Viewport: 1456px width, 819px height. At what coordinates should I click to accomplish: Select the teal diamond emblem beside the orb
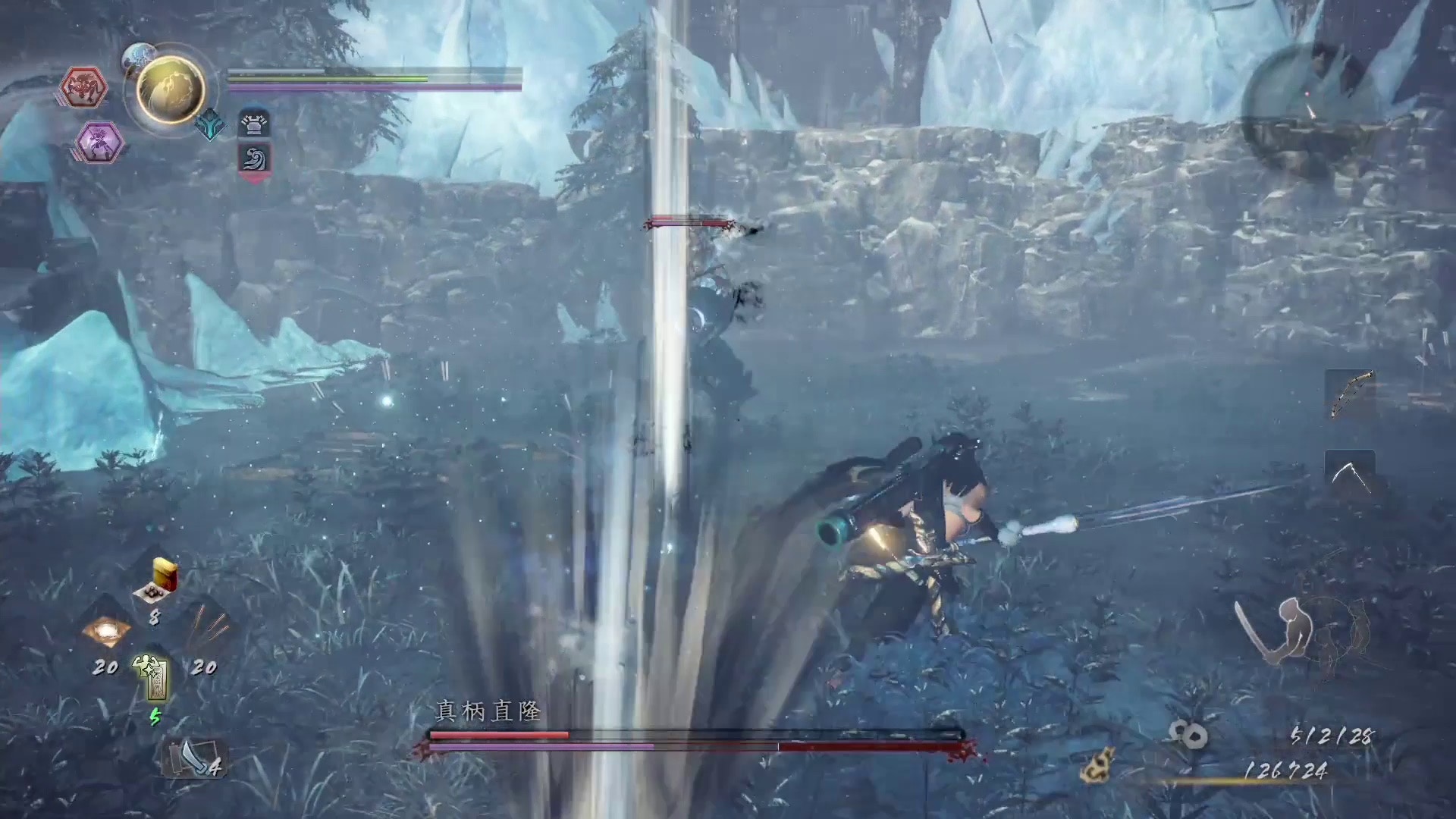[211, 127]
